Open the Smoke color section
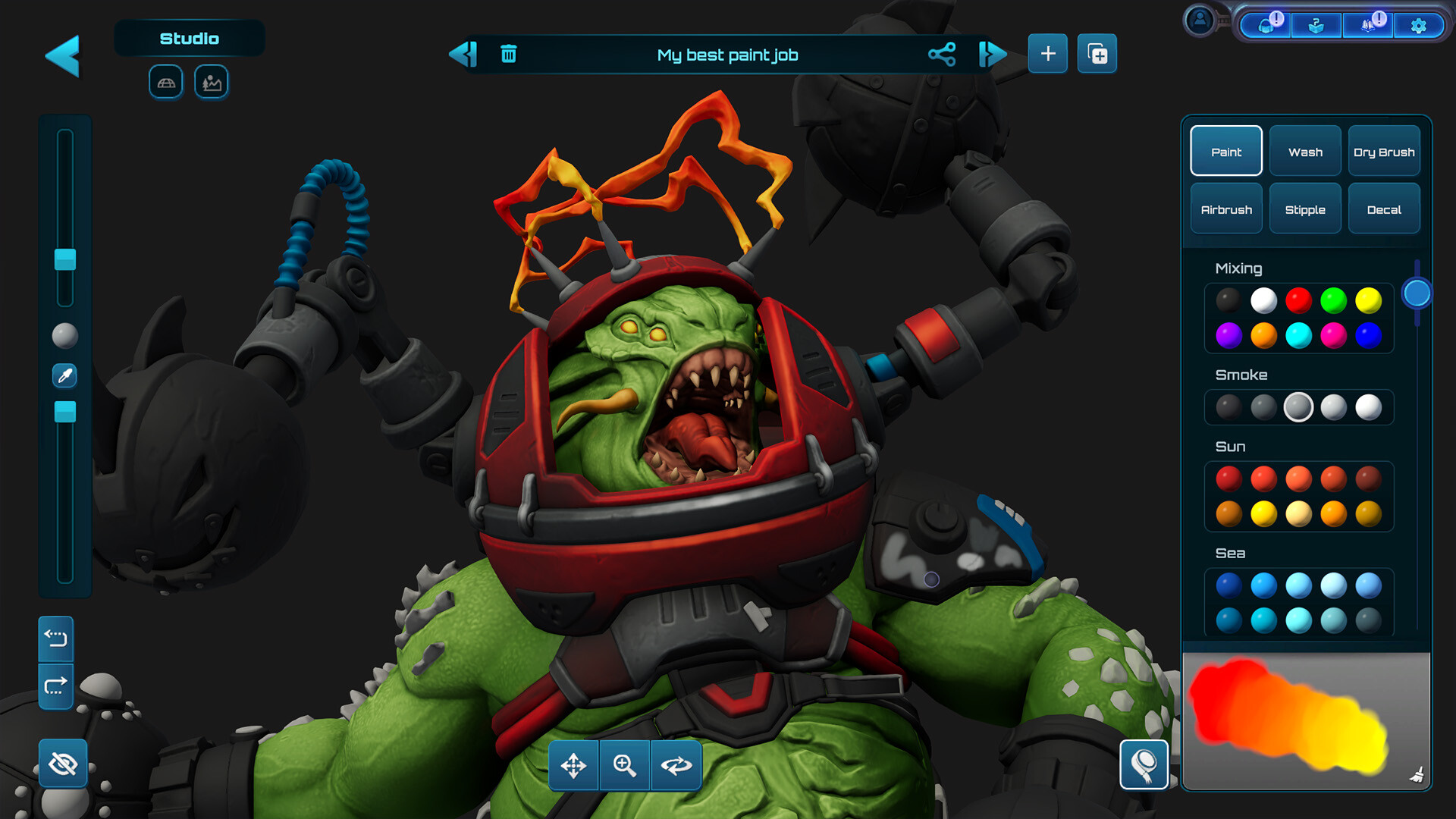The image size is (1456, 819). click(x=1241, y=374)
